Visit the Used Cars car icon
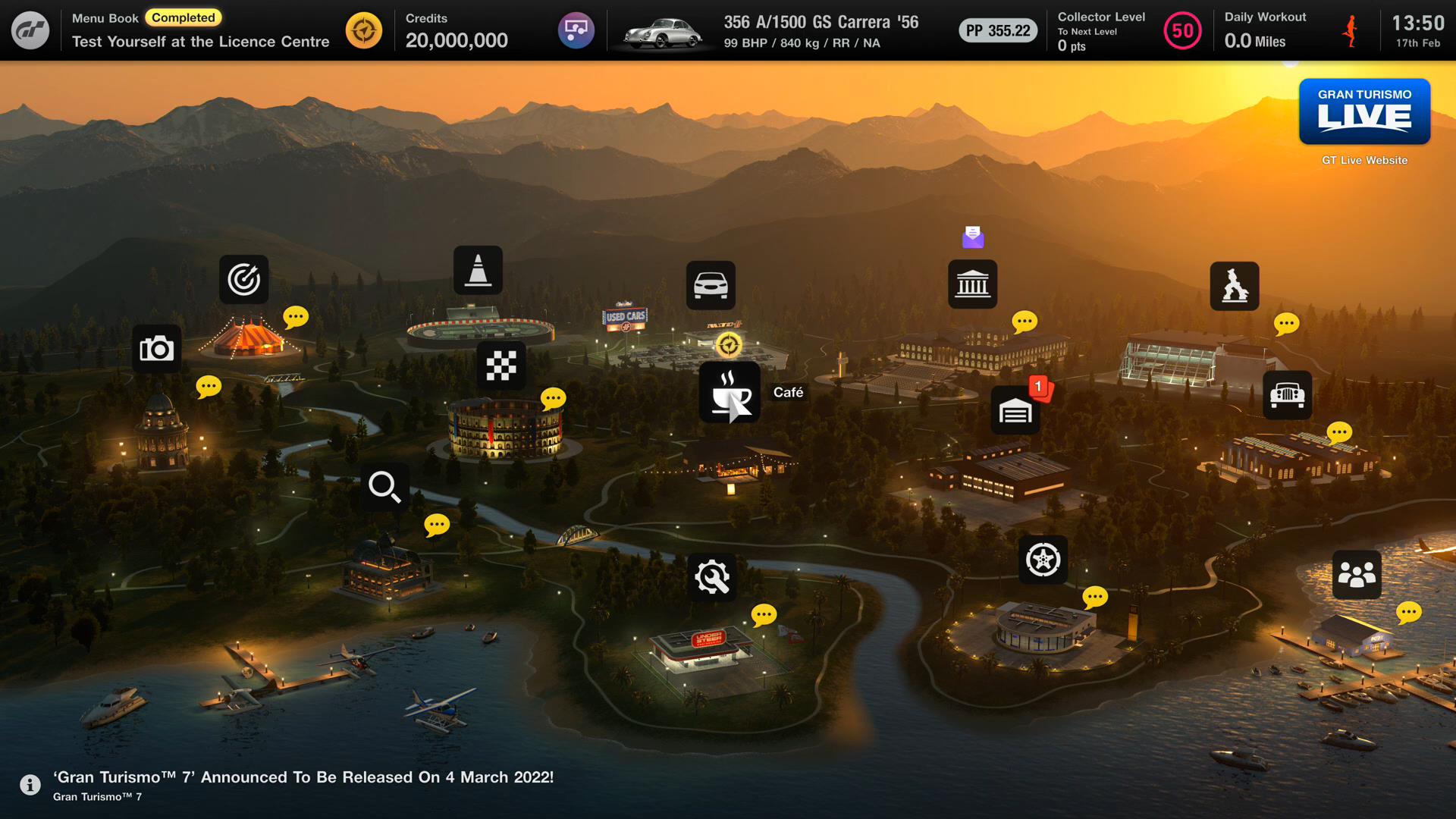This screenshot has width=1456, height=819. click(x=711, y=285)
